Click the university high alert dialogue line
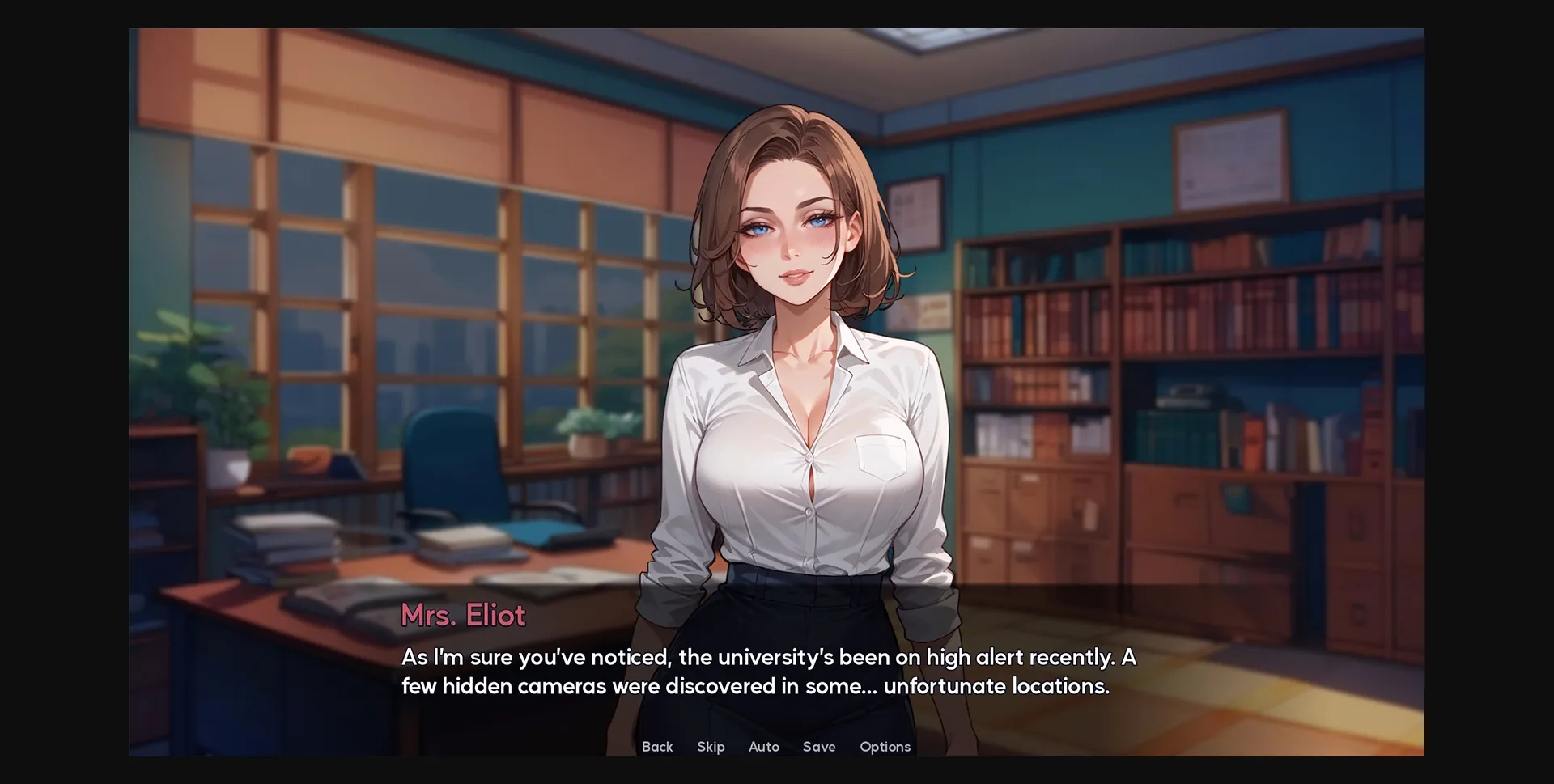Screen dimensions: 1554x784 coord(769,657)
